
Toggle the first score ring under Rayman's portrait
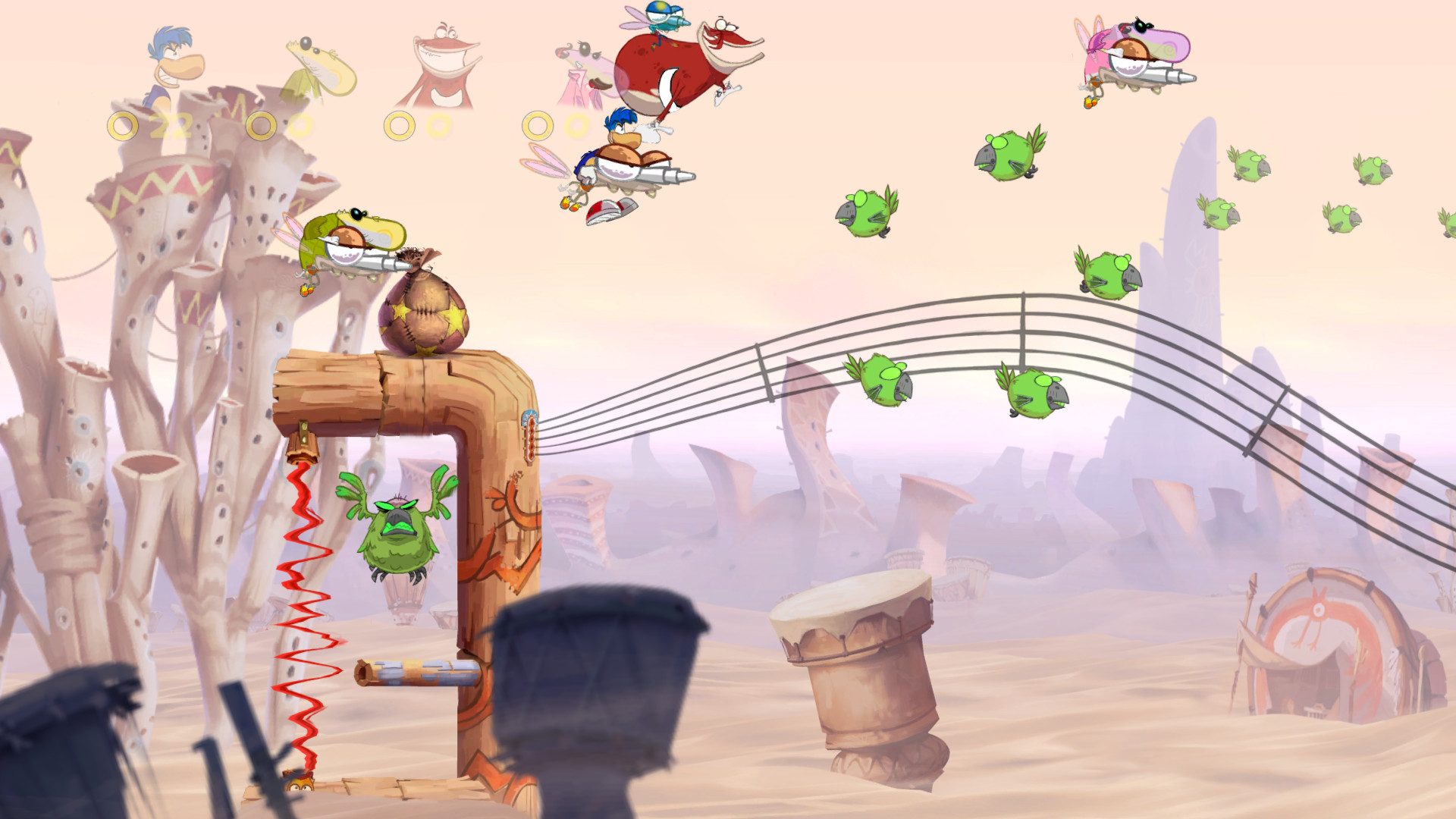pos(121,125)
